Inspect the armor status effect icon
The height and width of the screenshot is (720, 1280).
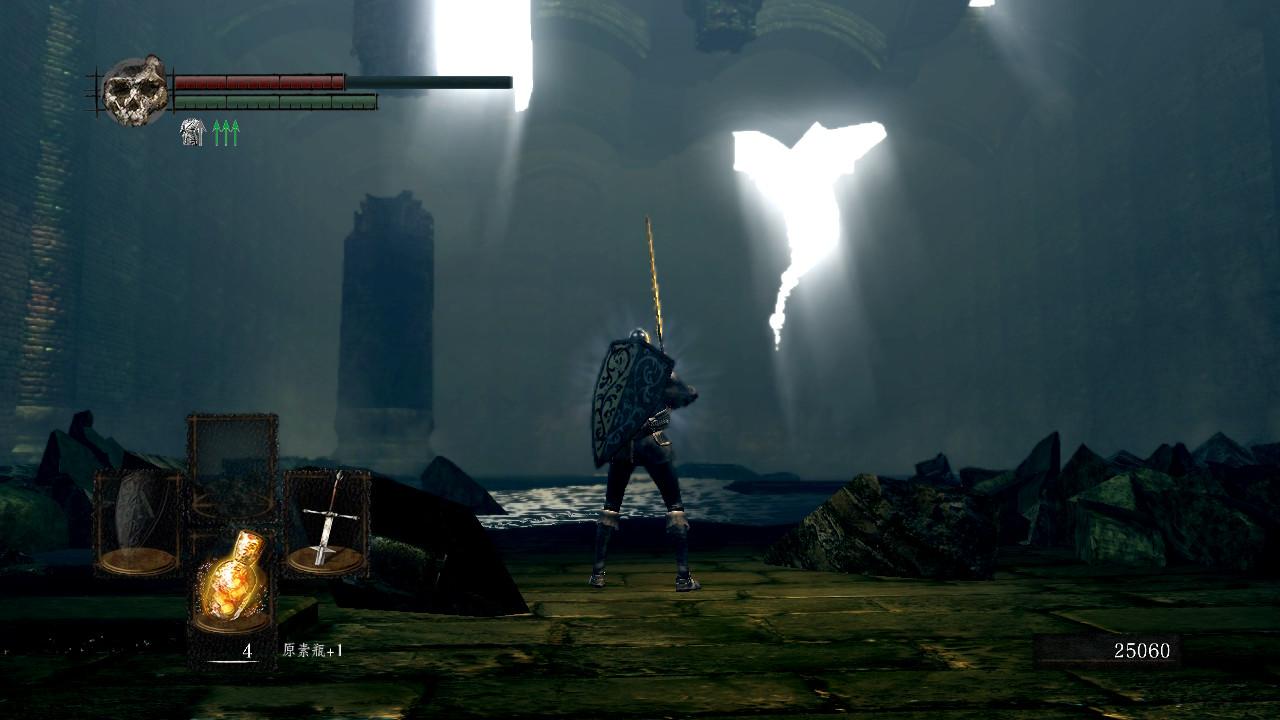tap(192, 132)
